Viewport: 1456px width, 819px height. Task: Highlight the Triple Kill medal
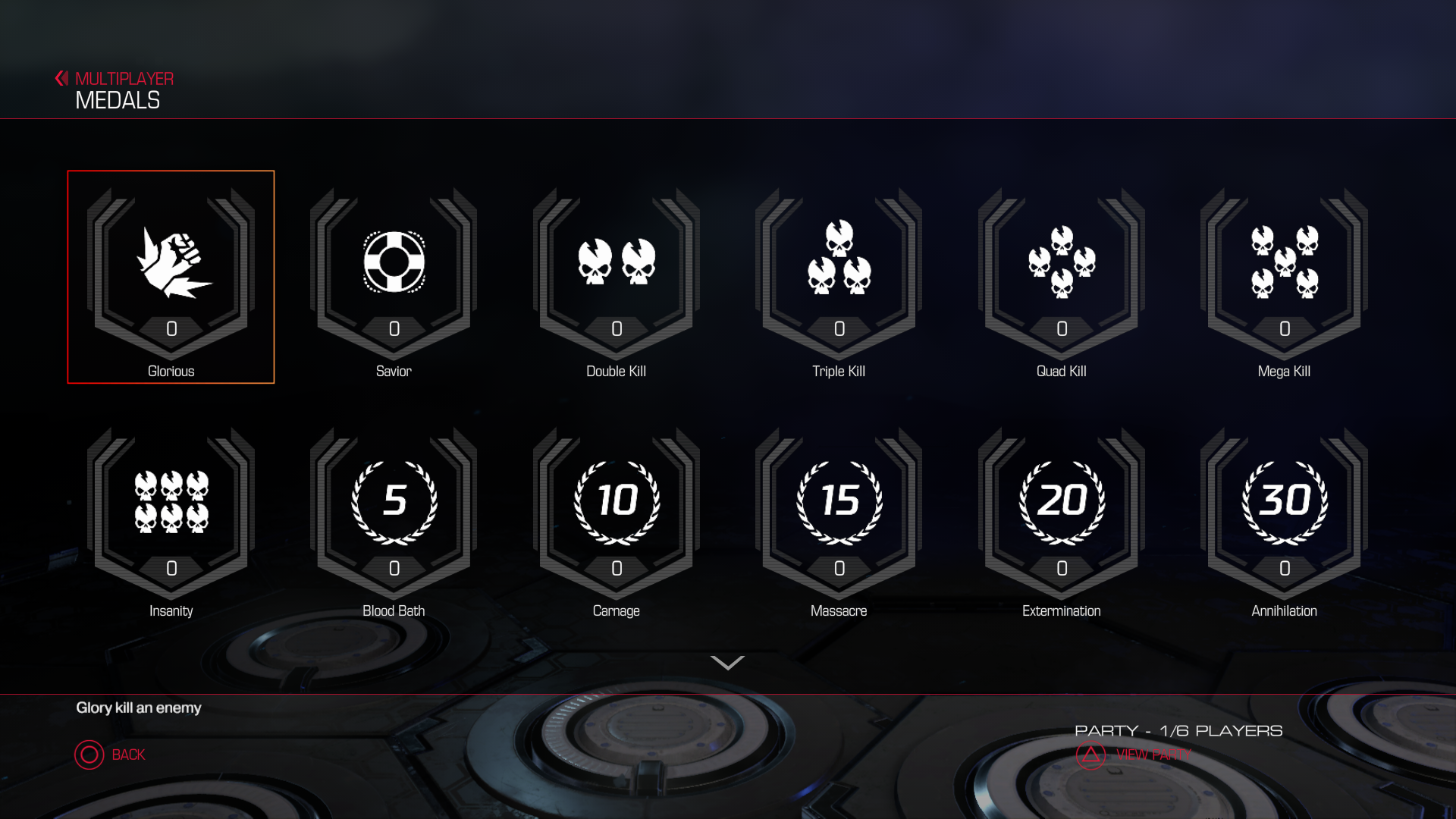[839, 277]
